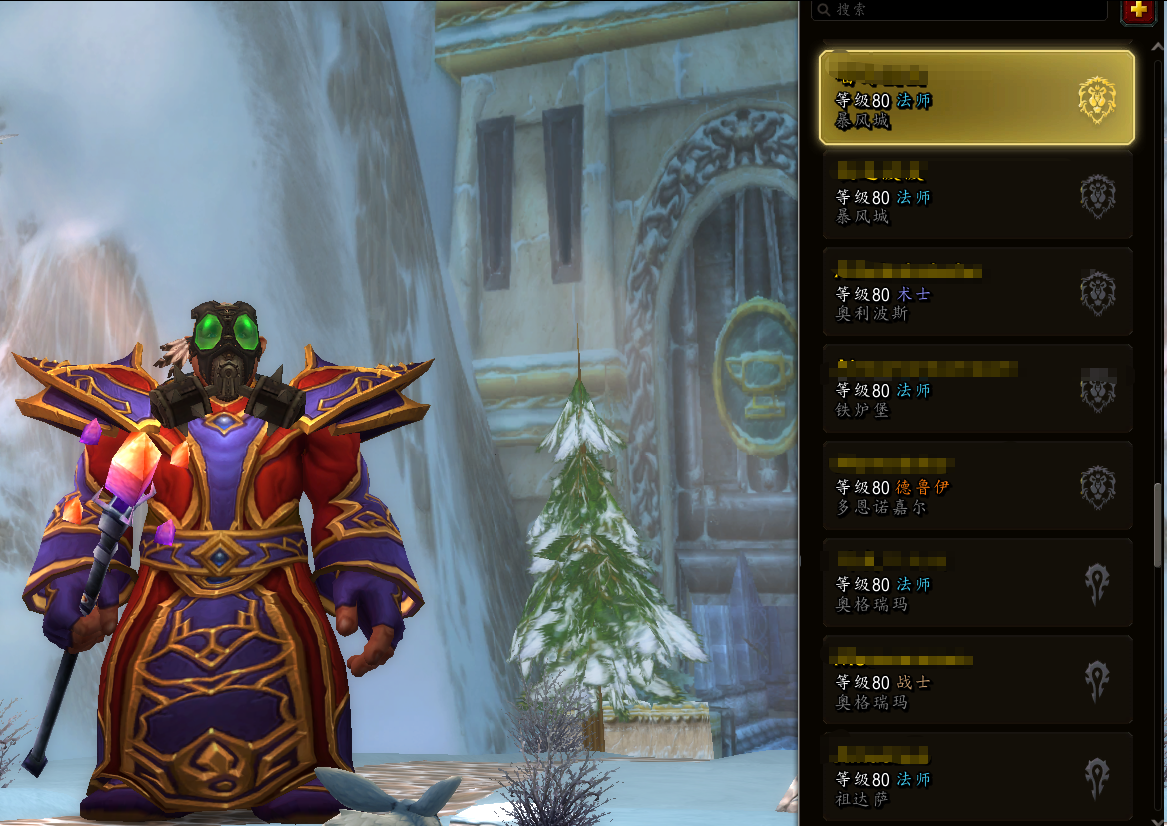Click the red plus button beside search
Image resolution: width=1167 pixels, height=826 pixels.
[1137, 10]
